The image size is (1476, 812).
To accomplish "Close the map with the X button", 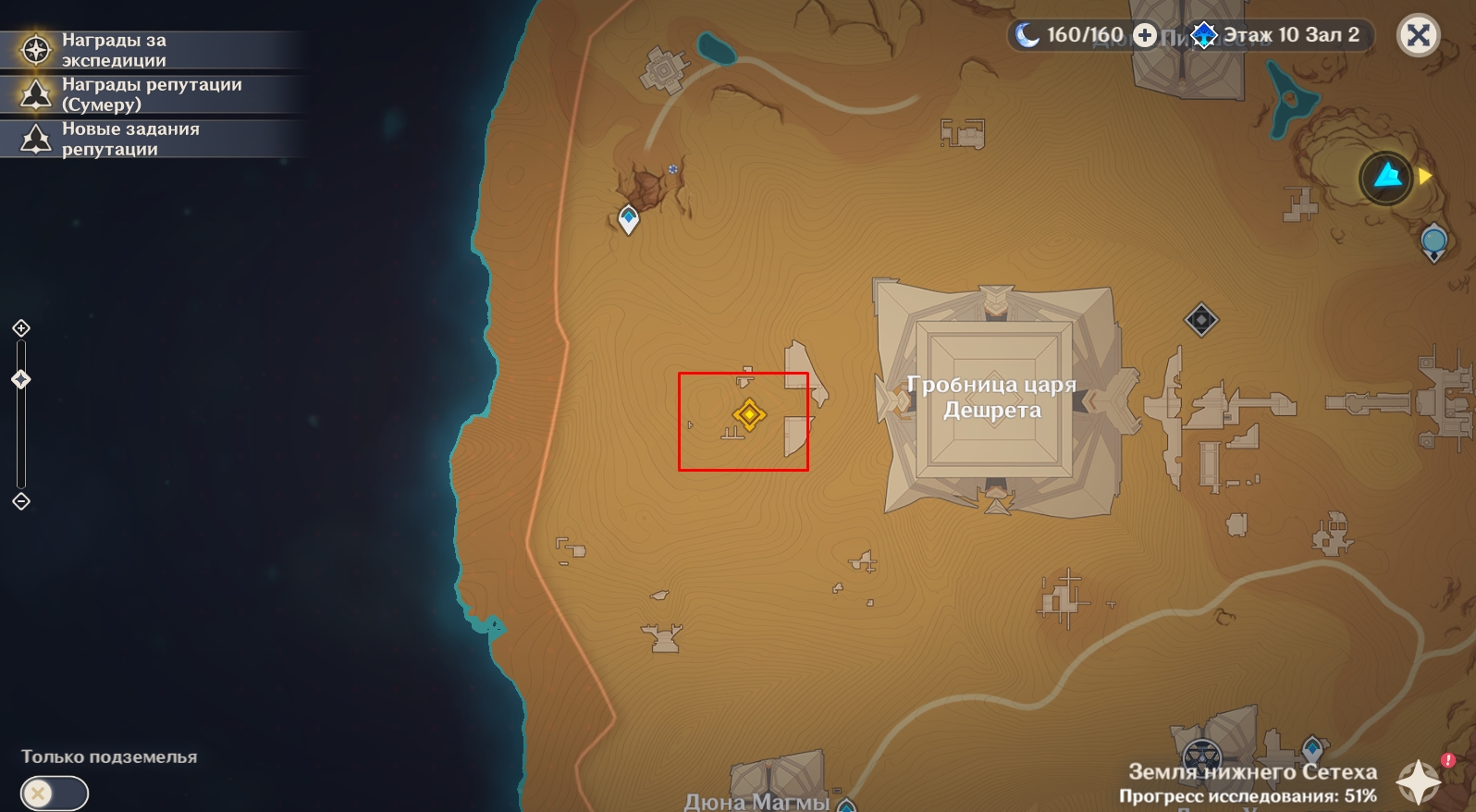I will pyautogui.click(x=1418, y=36).
